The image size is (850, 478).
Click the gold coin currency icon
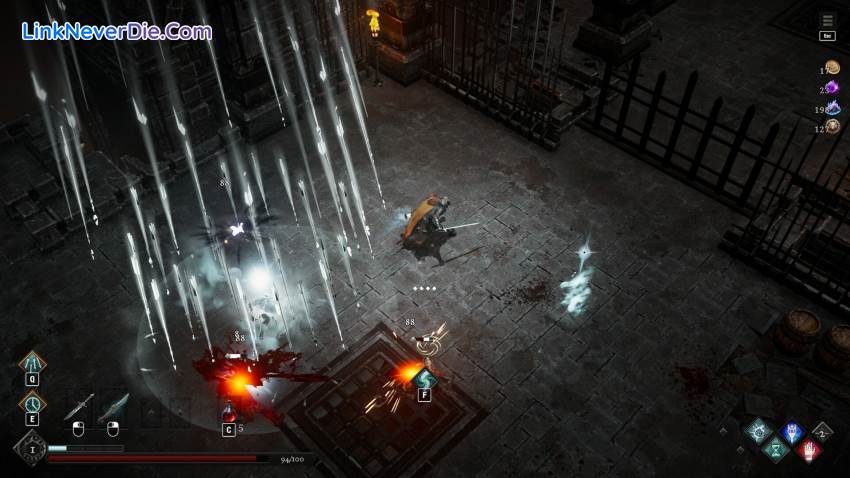coord(832,67)
